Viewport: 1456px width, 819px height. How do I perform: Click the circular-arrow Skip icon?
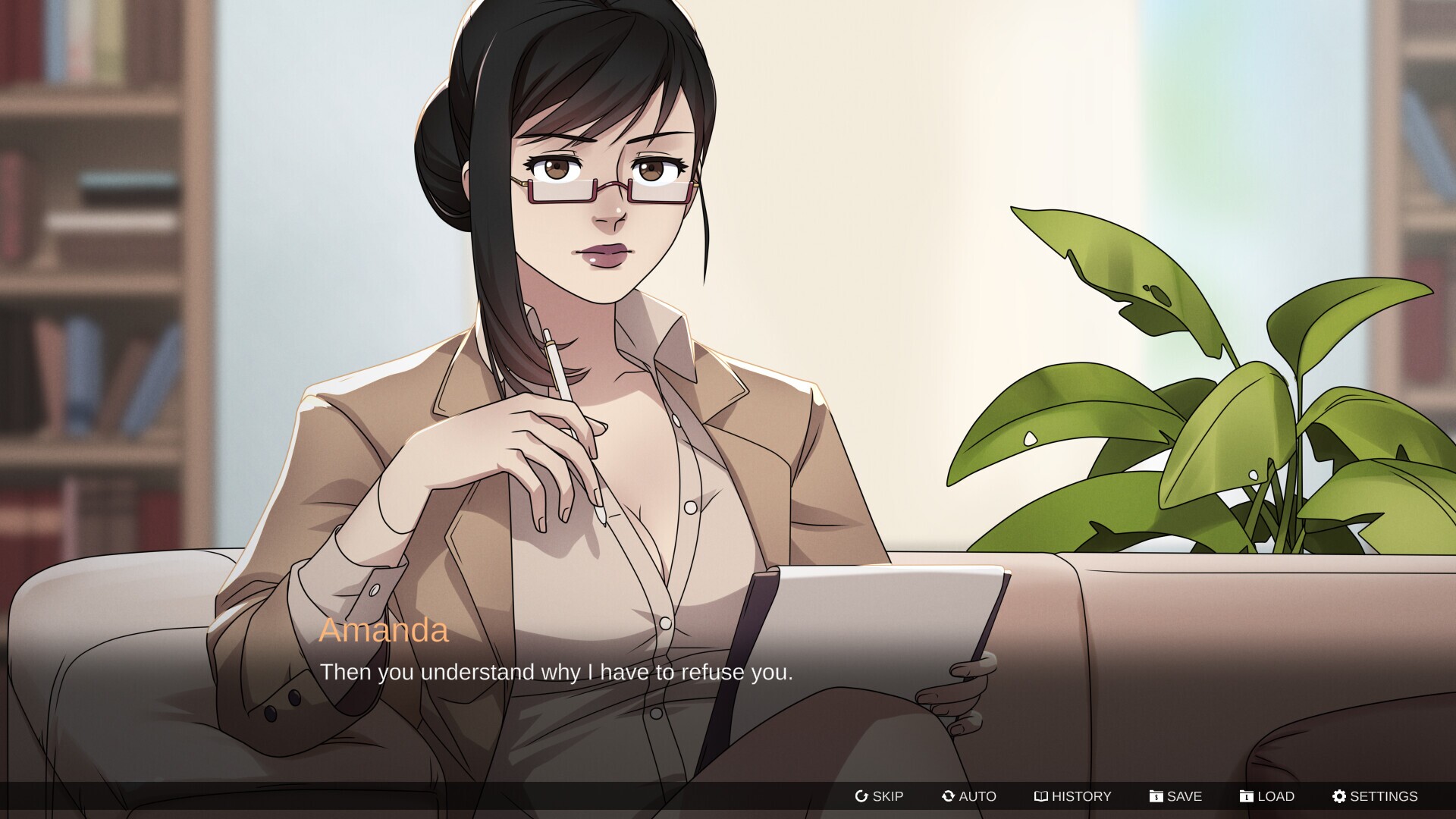[862, 796]
